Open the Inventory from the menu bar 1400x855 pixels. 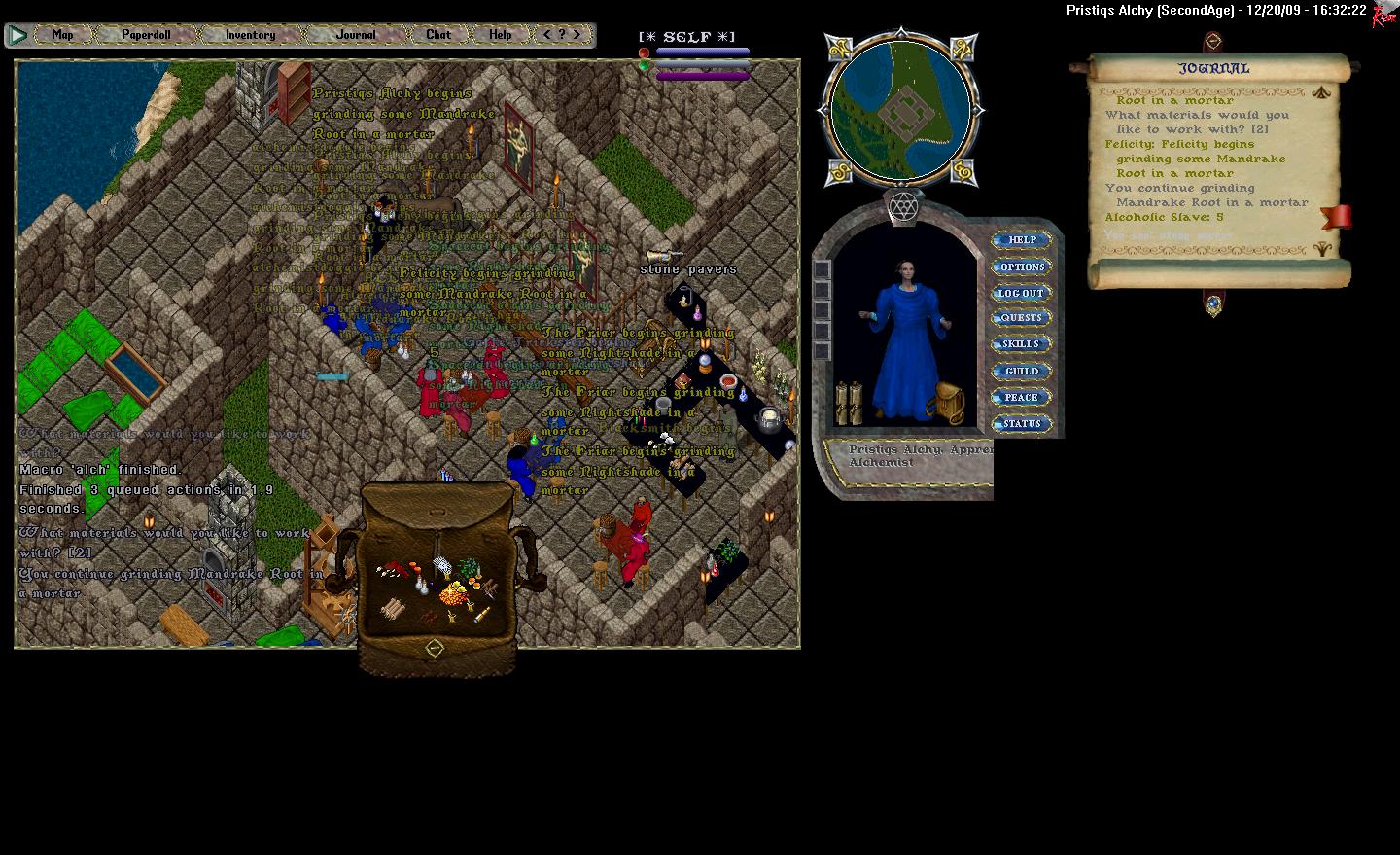tap(250, 35)
